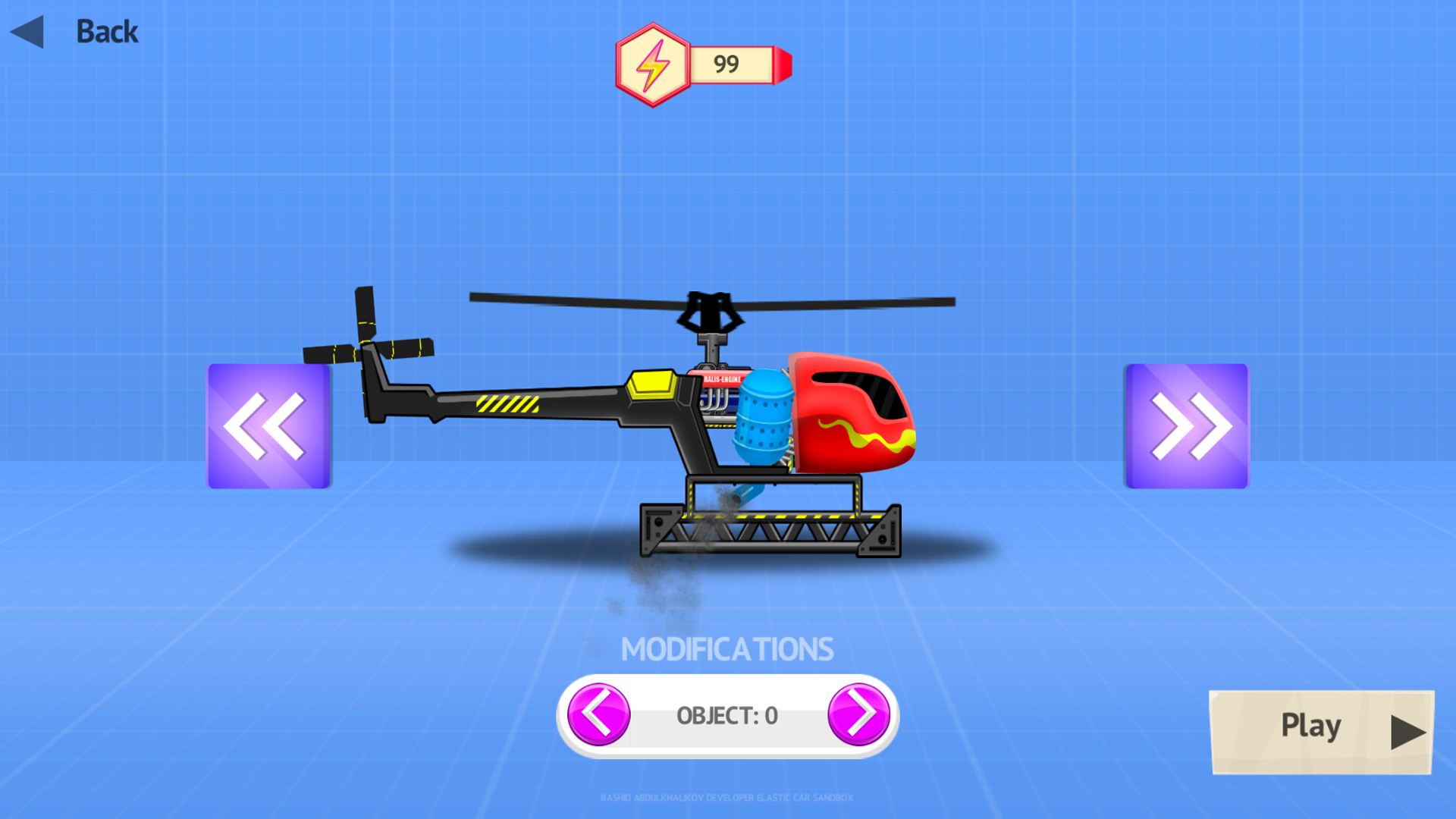Viewport: 1456px width, 819px height.
Task: Click the developer credit text at bottom
Action: click(x=726, y=798)
